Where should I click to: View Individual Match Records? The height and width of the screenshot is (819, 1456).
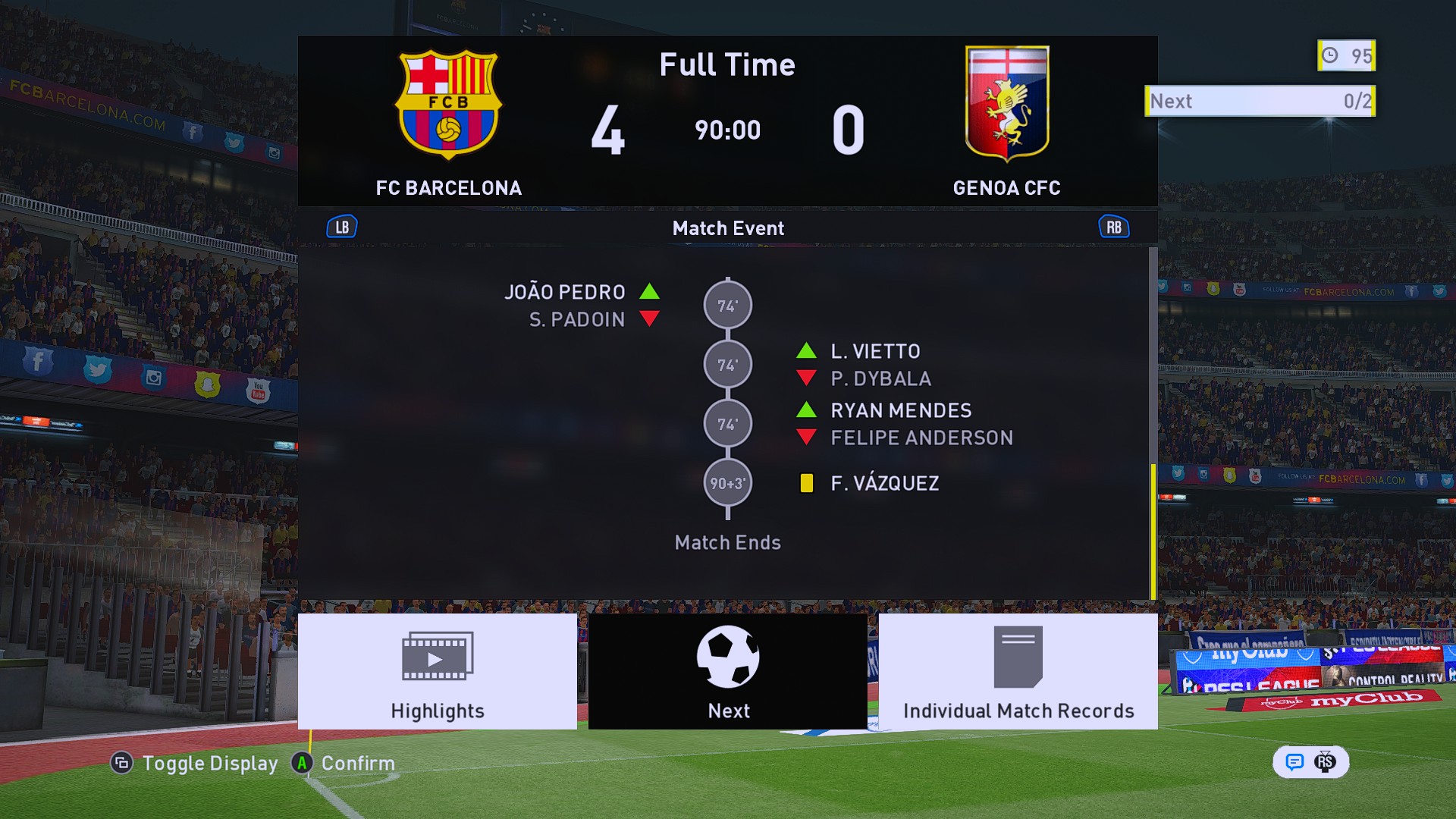1018,671
